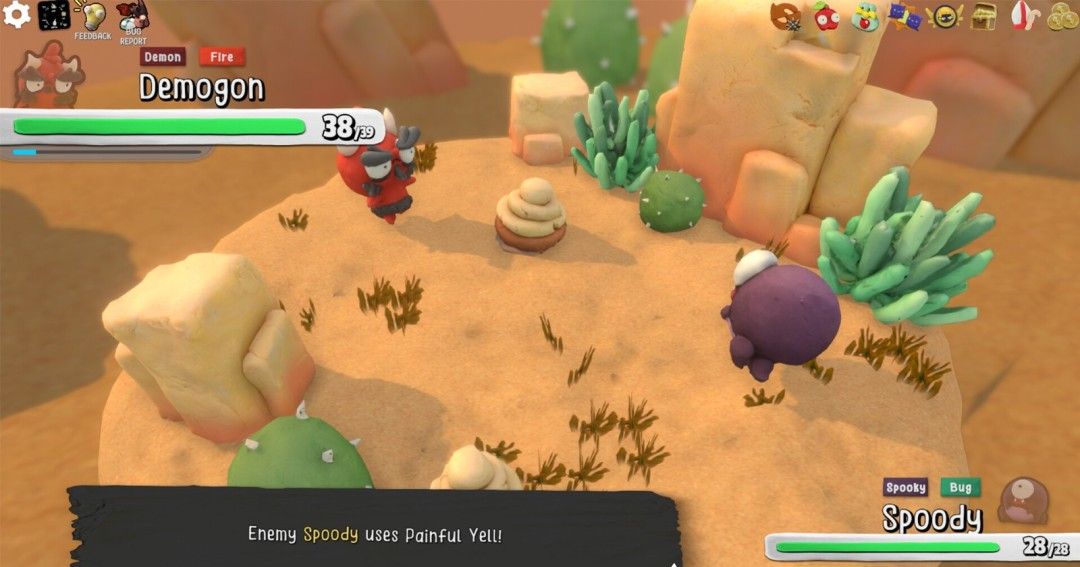The height and width of the screenshot is (567, 1080).
Task: Click the red apple creature icon
Action: (x=826, y=16)
